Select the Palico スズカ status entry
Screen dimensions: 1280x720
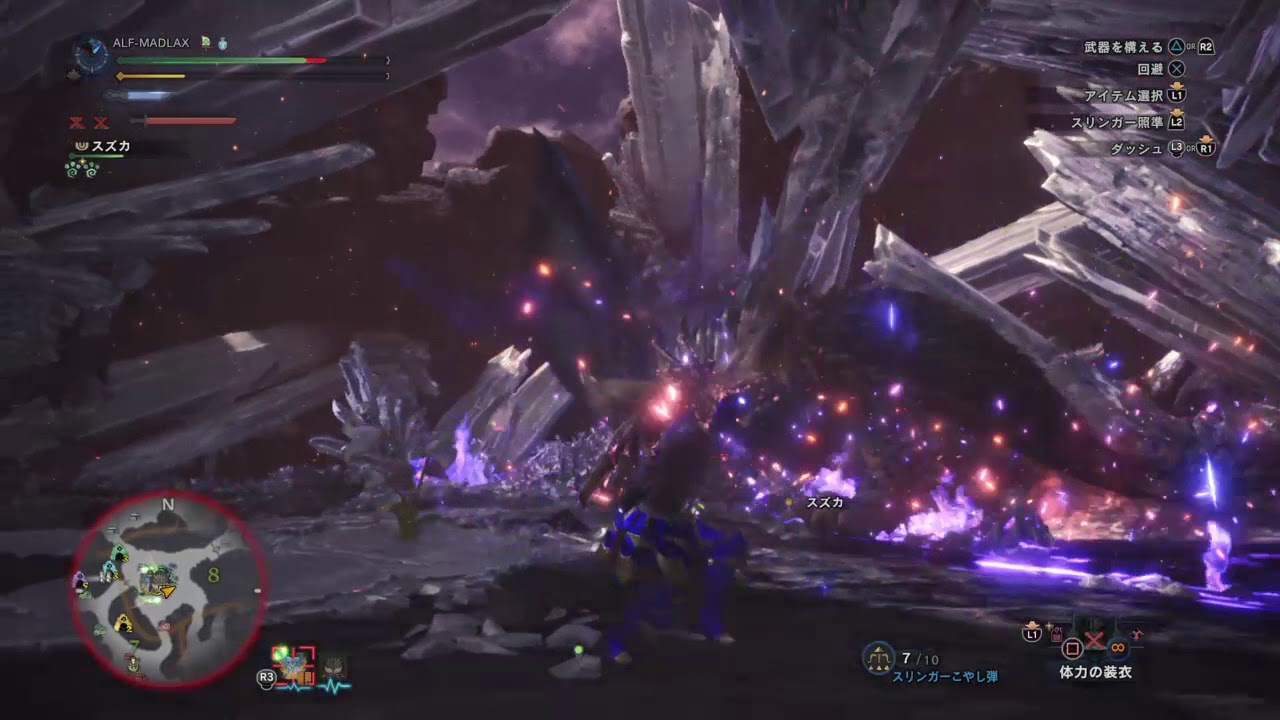[104, 147]
